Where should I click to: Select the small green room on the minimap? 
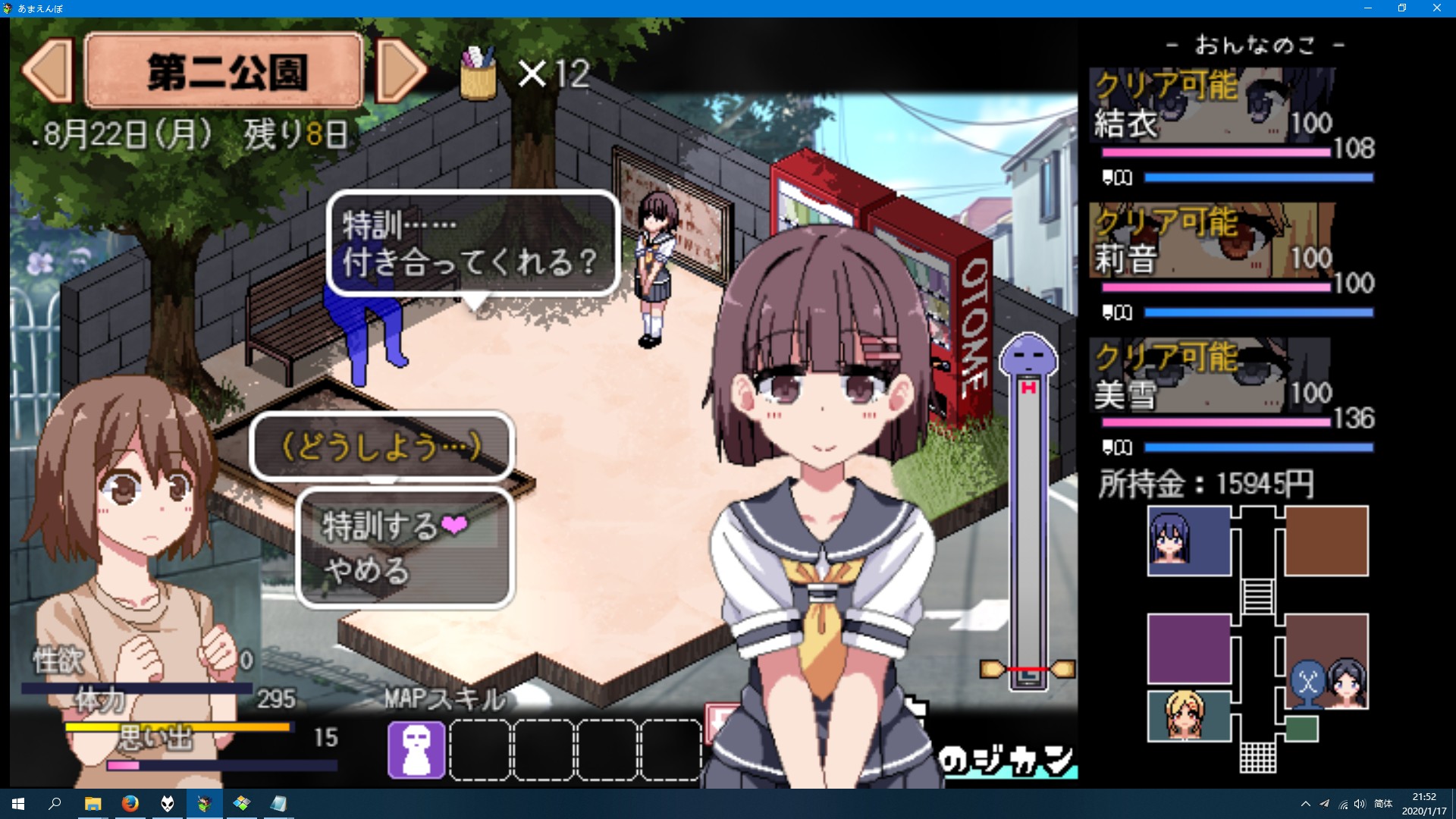[x=1302, y=729]
